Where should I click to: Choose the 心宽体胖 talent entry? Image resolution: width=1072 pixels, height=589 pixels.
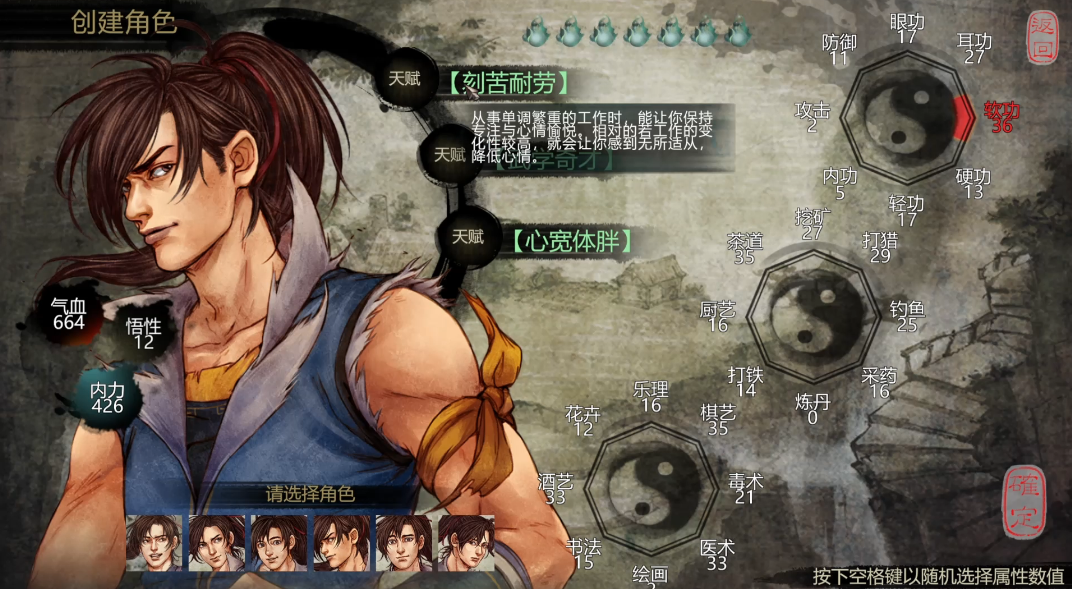pos(571,240)
